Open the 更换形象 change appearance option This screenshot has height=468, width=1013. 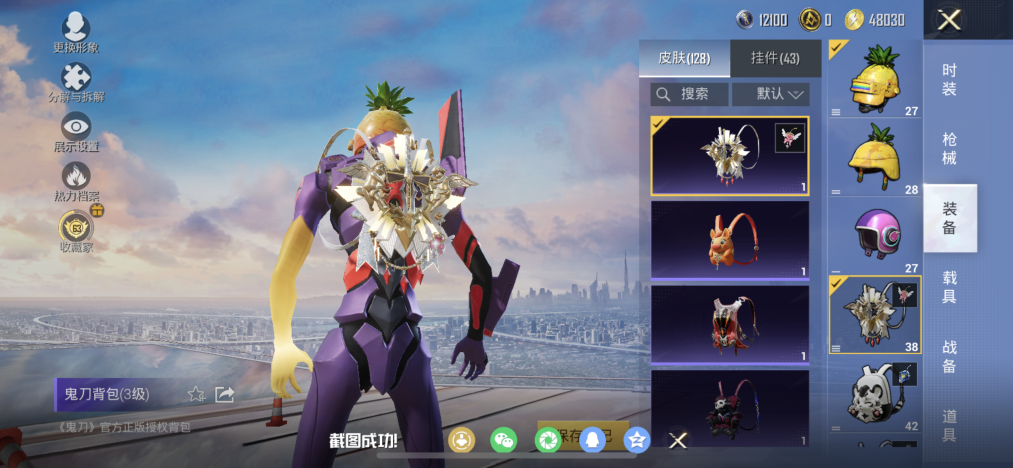pyautogui.click(x=76, y=32)
